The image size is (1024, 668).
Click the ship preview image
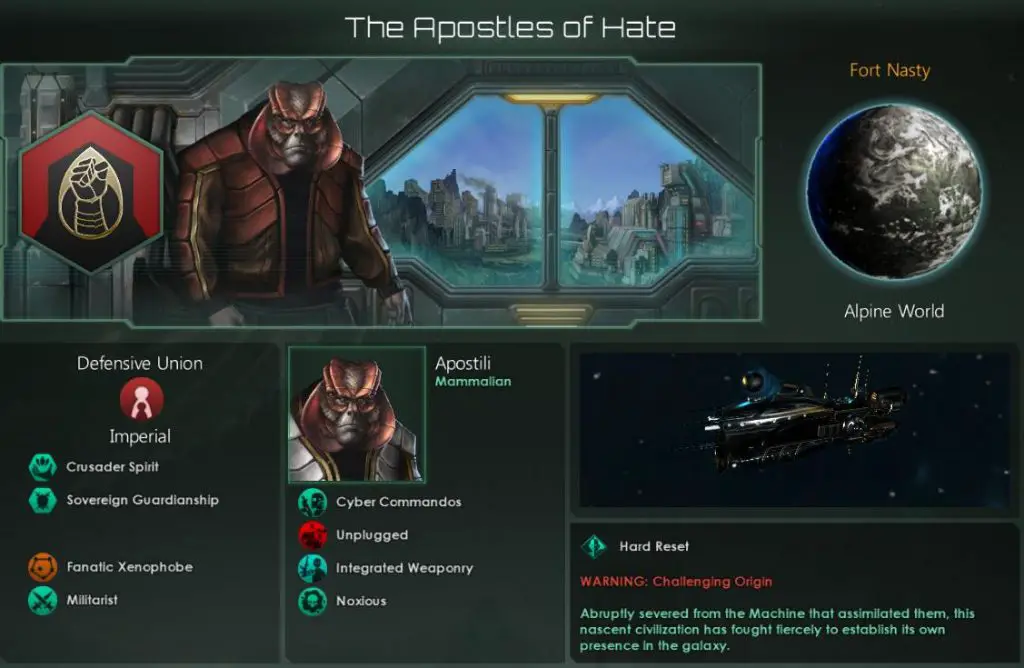[x=794, y=429]
